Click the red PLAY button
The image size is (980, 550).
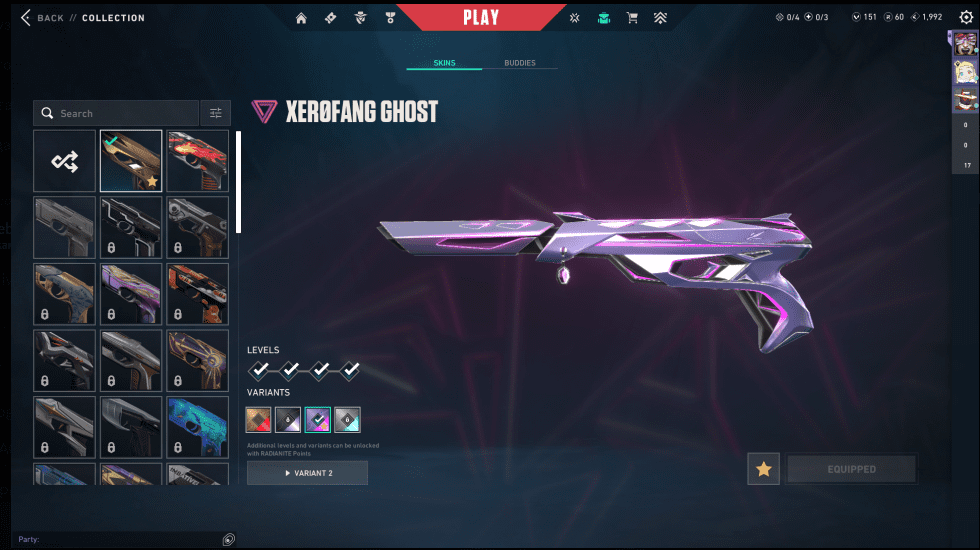(481, 17)
